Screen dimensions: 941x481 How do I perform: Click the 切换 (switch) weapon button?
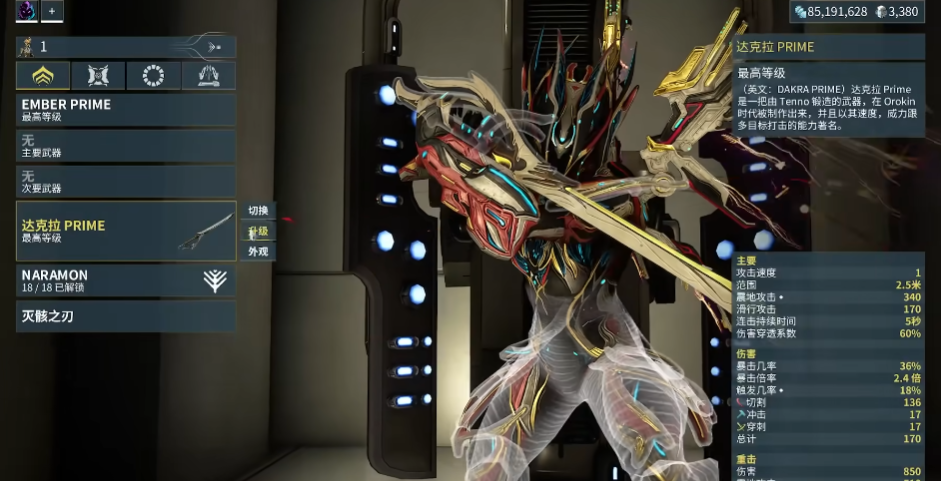[x=258, y=210]
